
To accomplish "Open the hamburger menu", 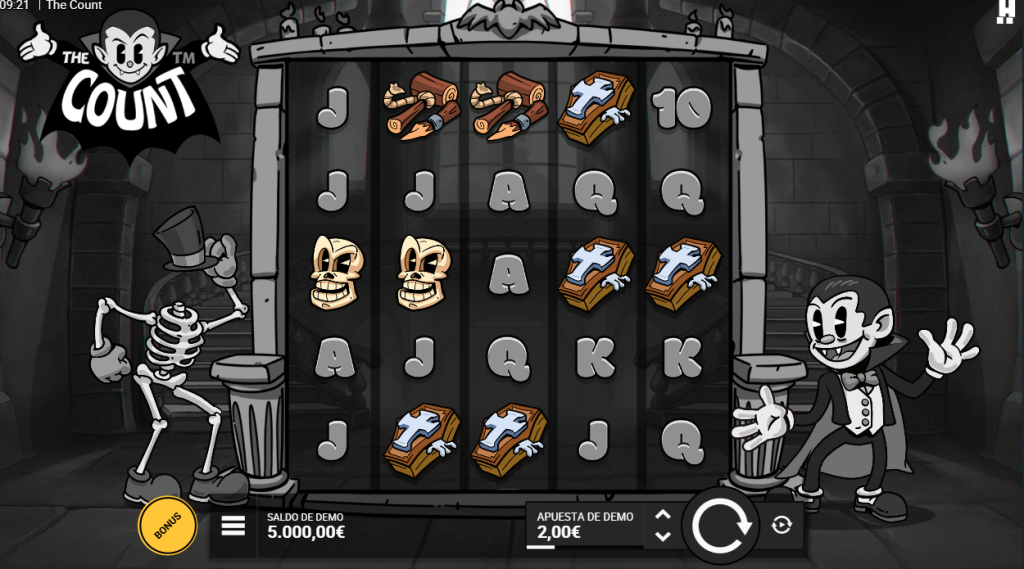I will [233, 526].
